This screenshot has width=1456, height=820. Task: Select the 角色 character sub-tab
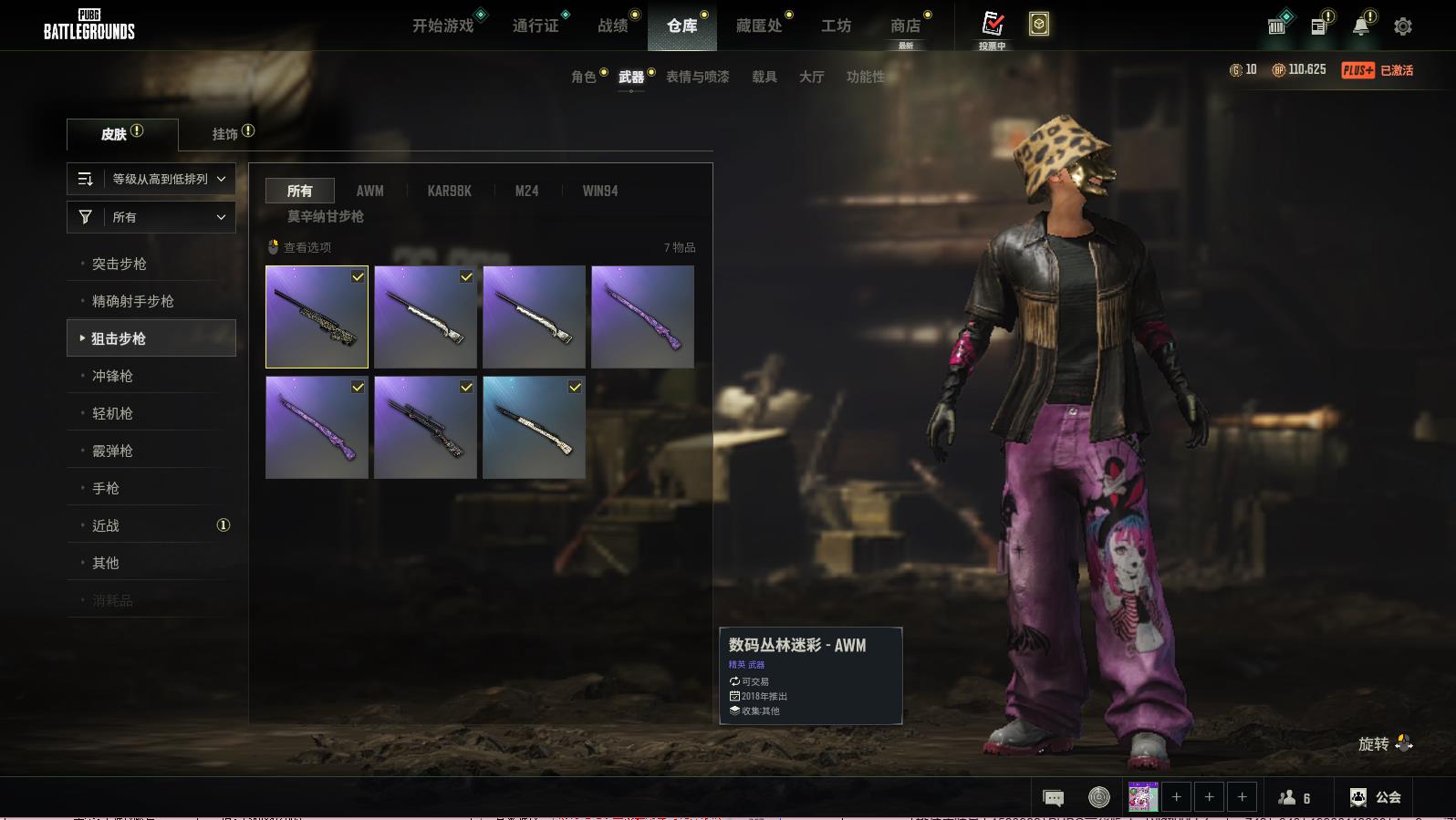point(584,77)
